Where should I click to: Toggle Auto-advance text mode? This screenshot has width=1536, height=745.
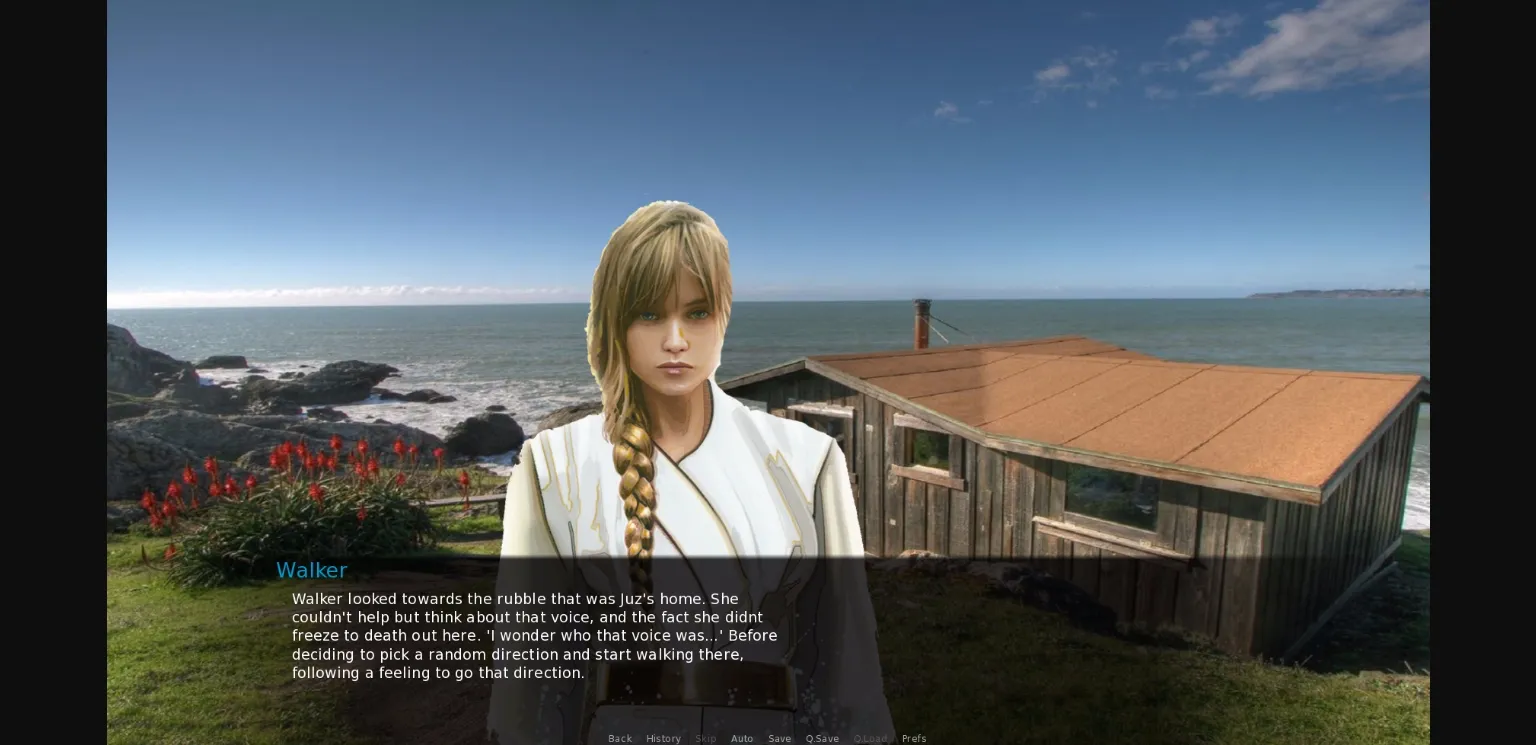pos(742,738)
